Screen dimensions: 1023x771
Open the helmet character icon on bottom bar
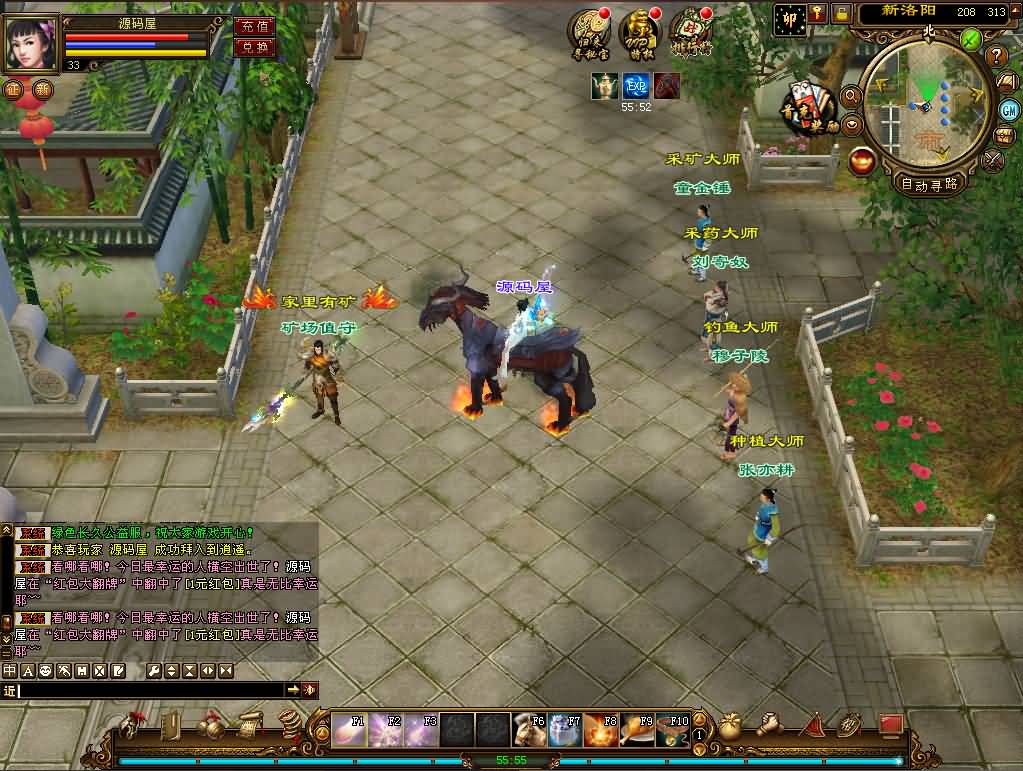click(x=132, y=724)
